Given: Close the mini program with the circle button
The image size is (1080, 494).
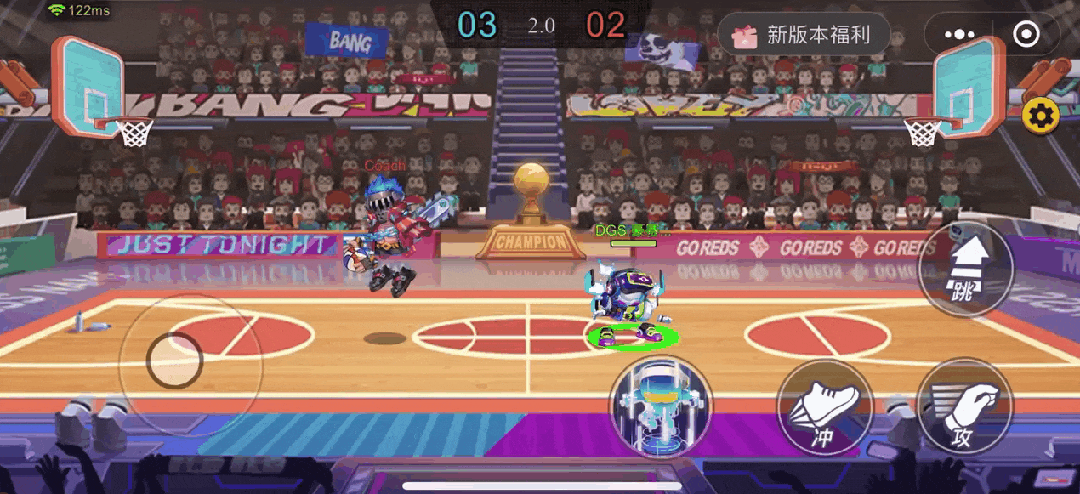Looking at the screenshot, I should 1026,35.
